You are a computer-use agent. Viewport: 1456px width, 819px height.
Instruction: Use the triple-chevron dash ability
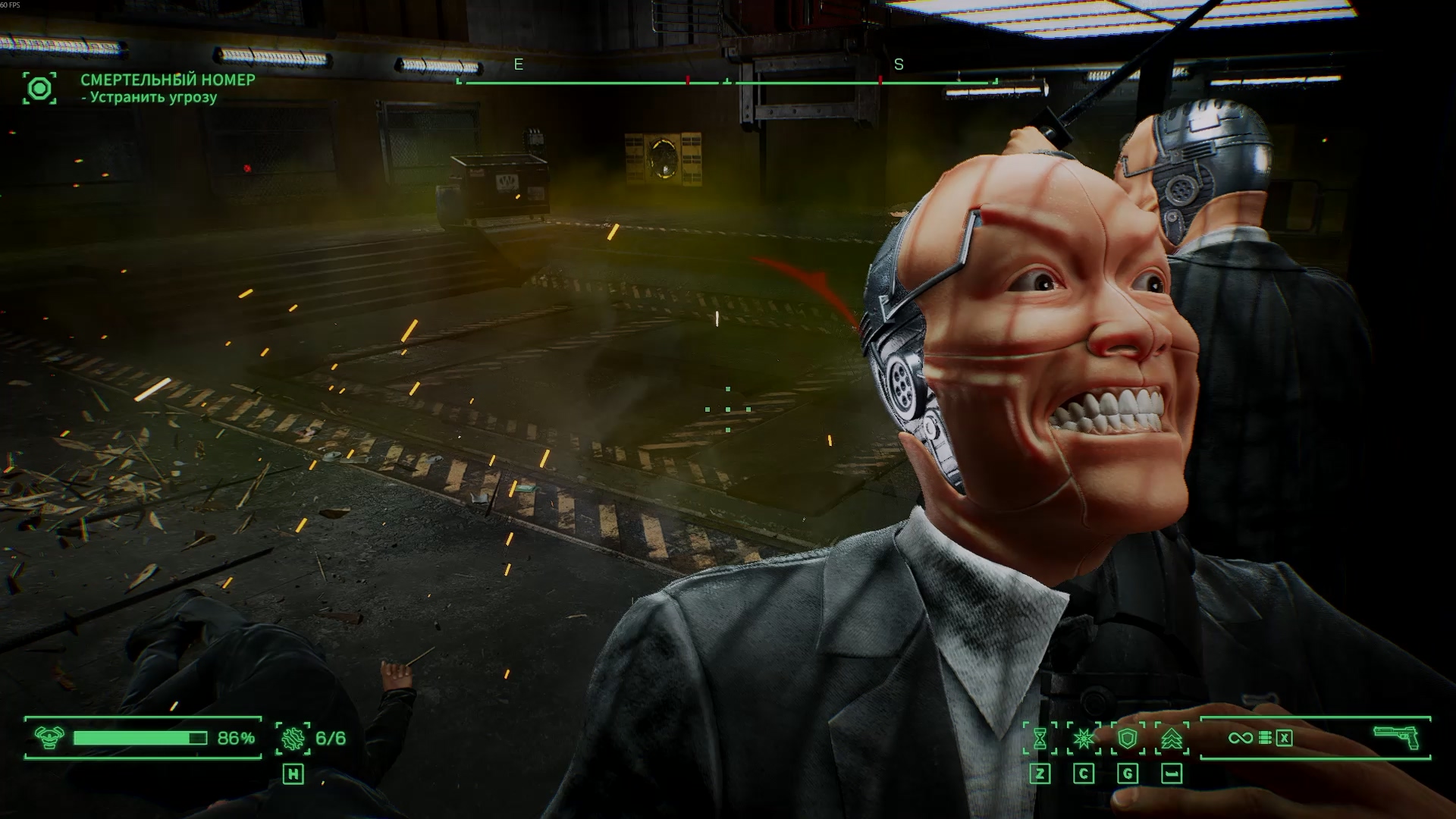pyautogui.click(x=1172, y=738)
